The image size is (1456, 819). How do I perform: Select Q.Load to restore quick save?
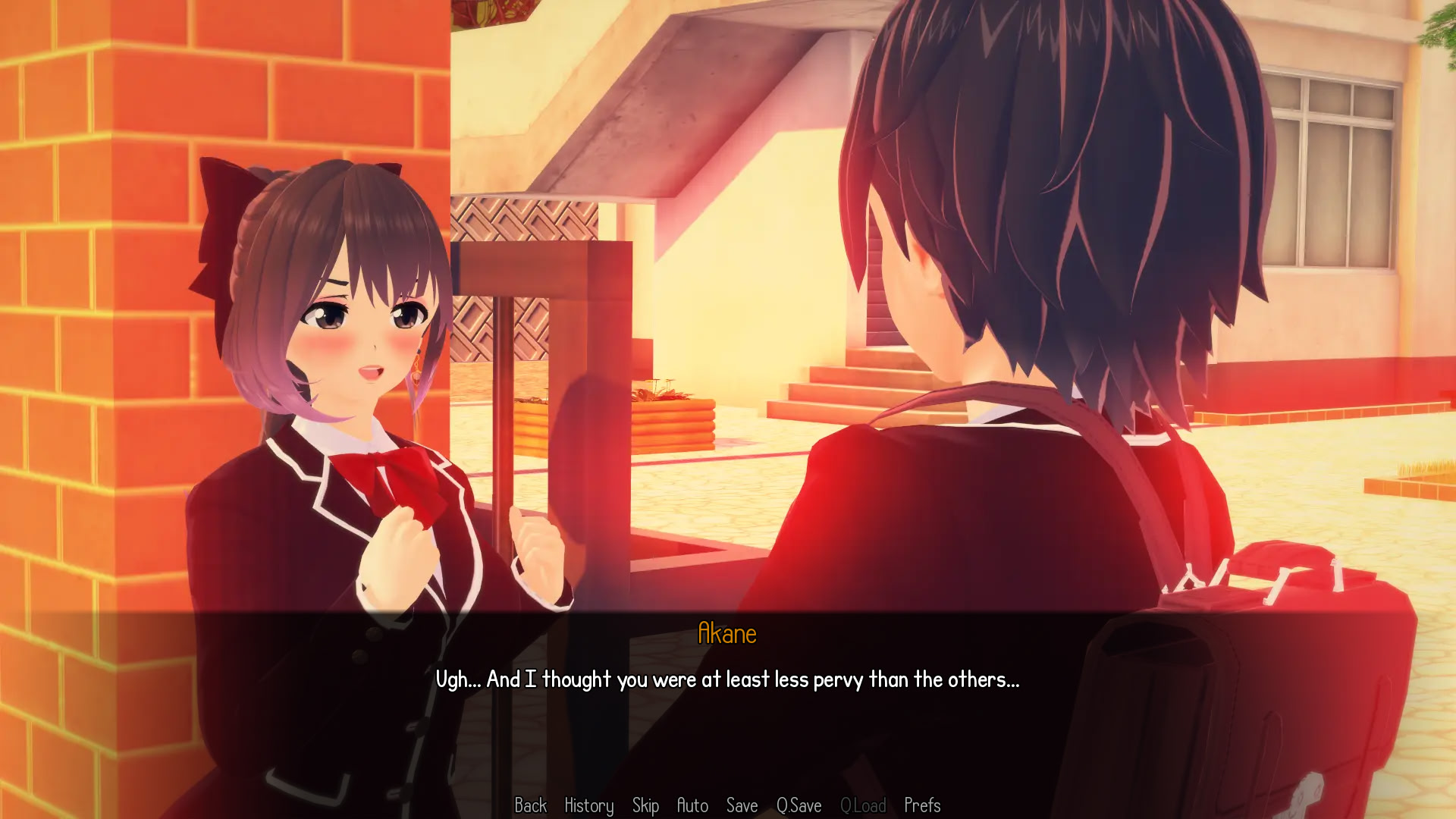[x=864, y=806]
